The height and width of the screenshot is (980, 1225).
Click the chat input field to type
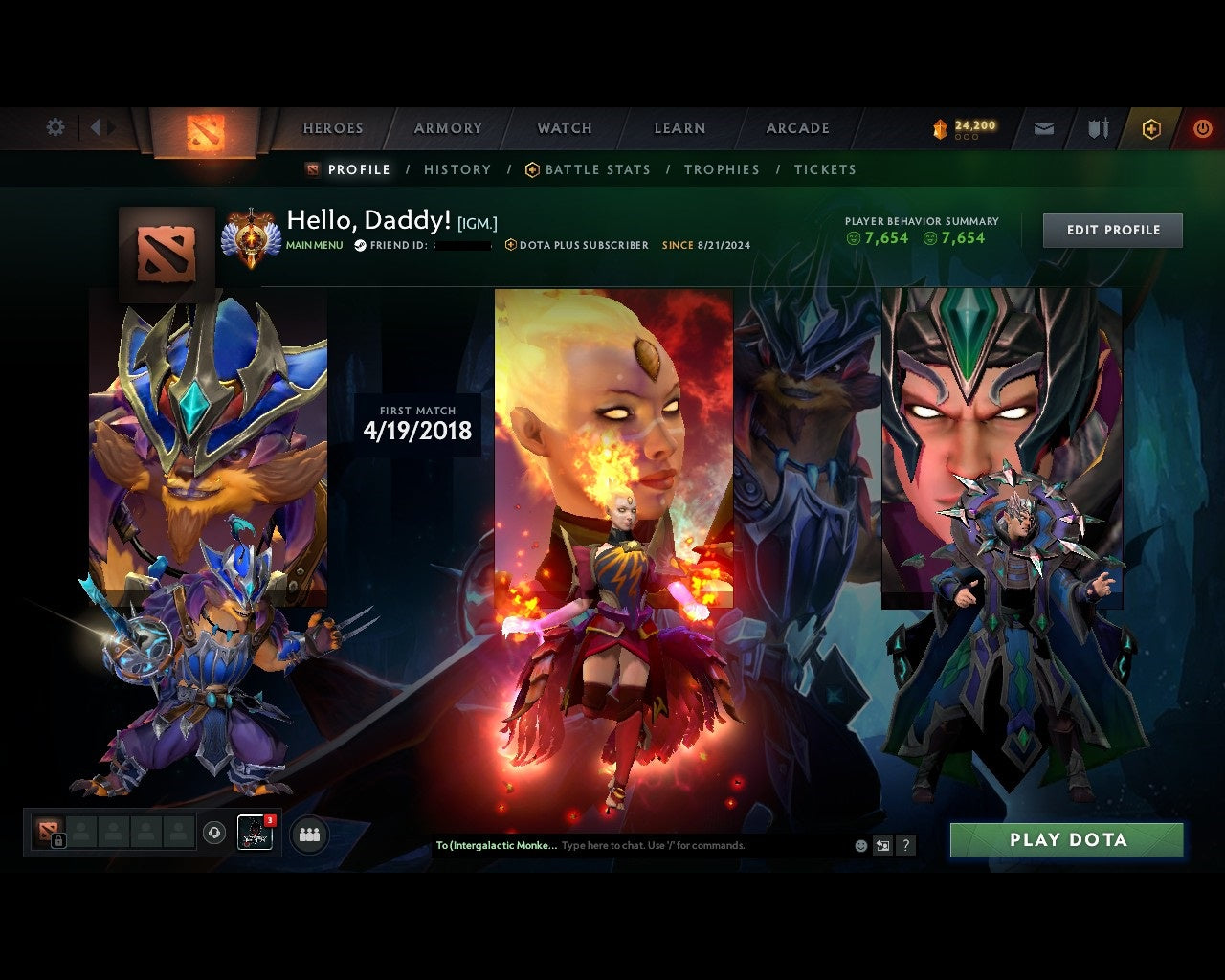[651, 845]
